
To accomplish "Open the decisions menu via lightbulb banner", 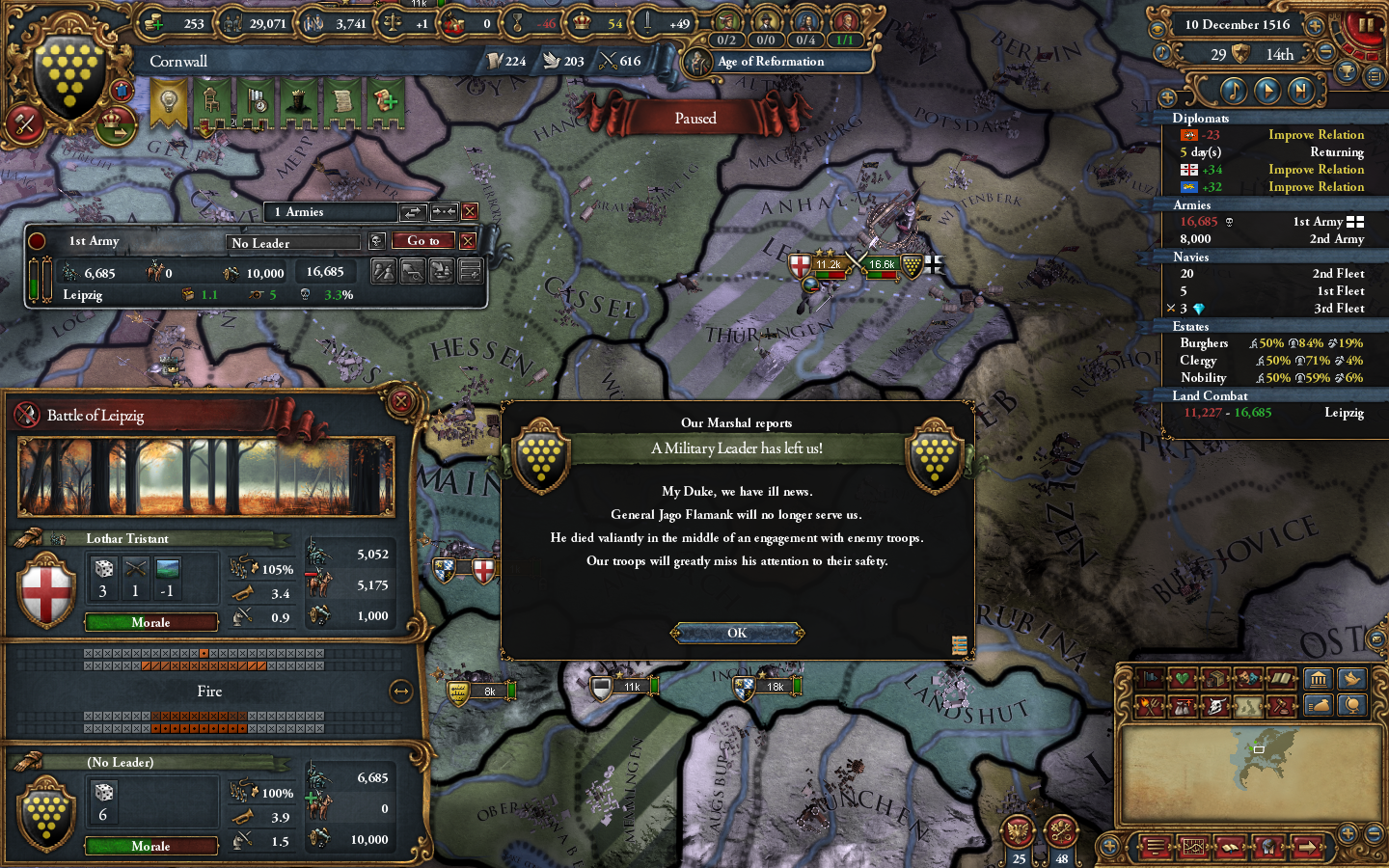I will (167, 98).
